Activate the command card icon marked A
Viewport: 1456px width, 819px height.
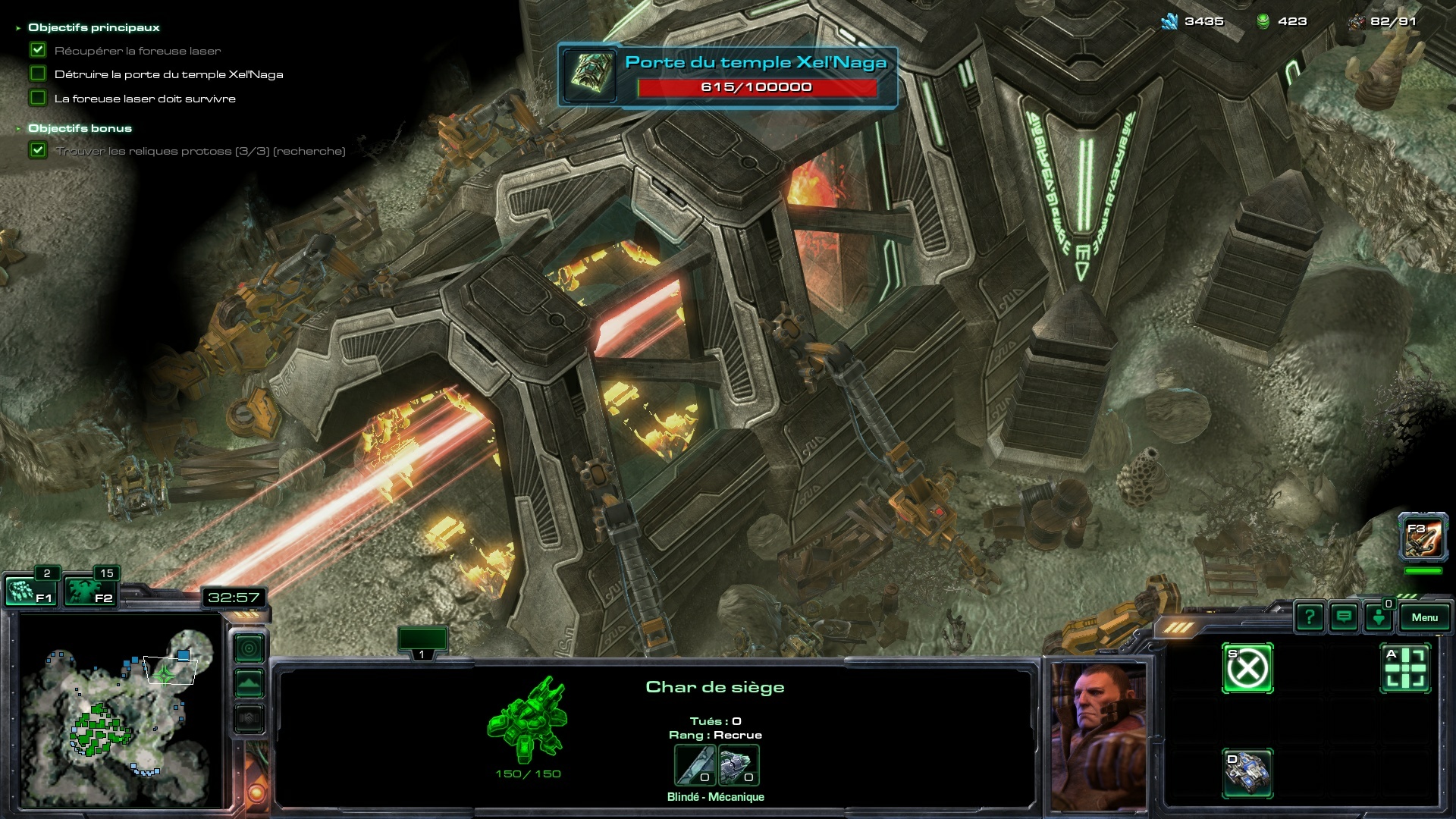1405,669
